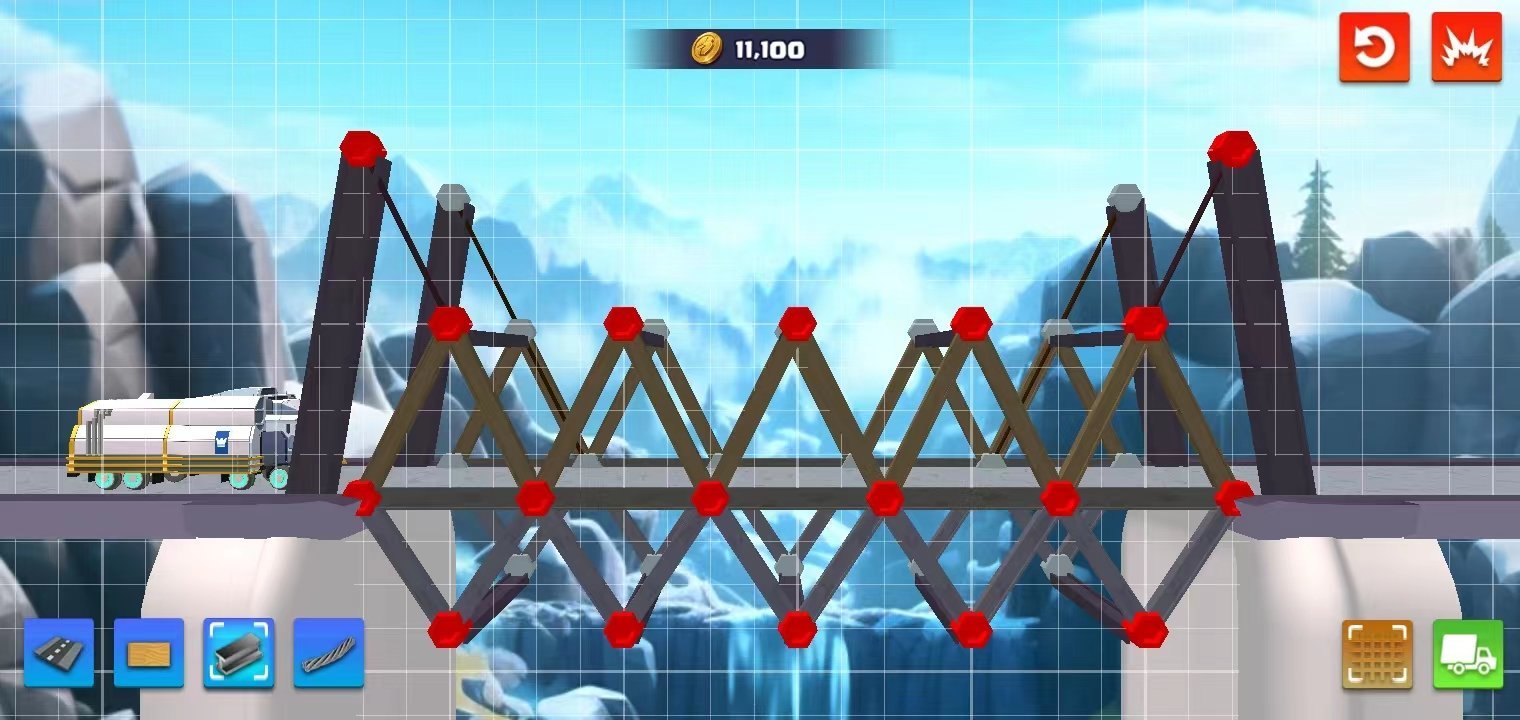1520x720 pixels.
Task: Select the red joint atop the left tower
Action: coord(362,148)
